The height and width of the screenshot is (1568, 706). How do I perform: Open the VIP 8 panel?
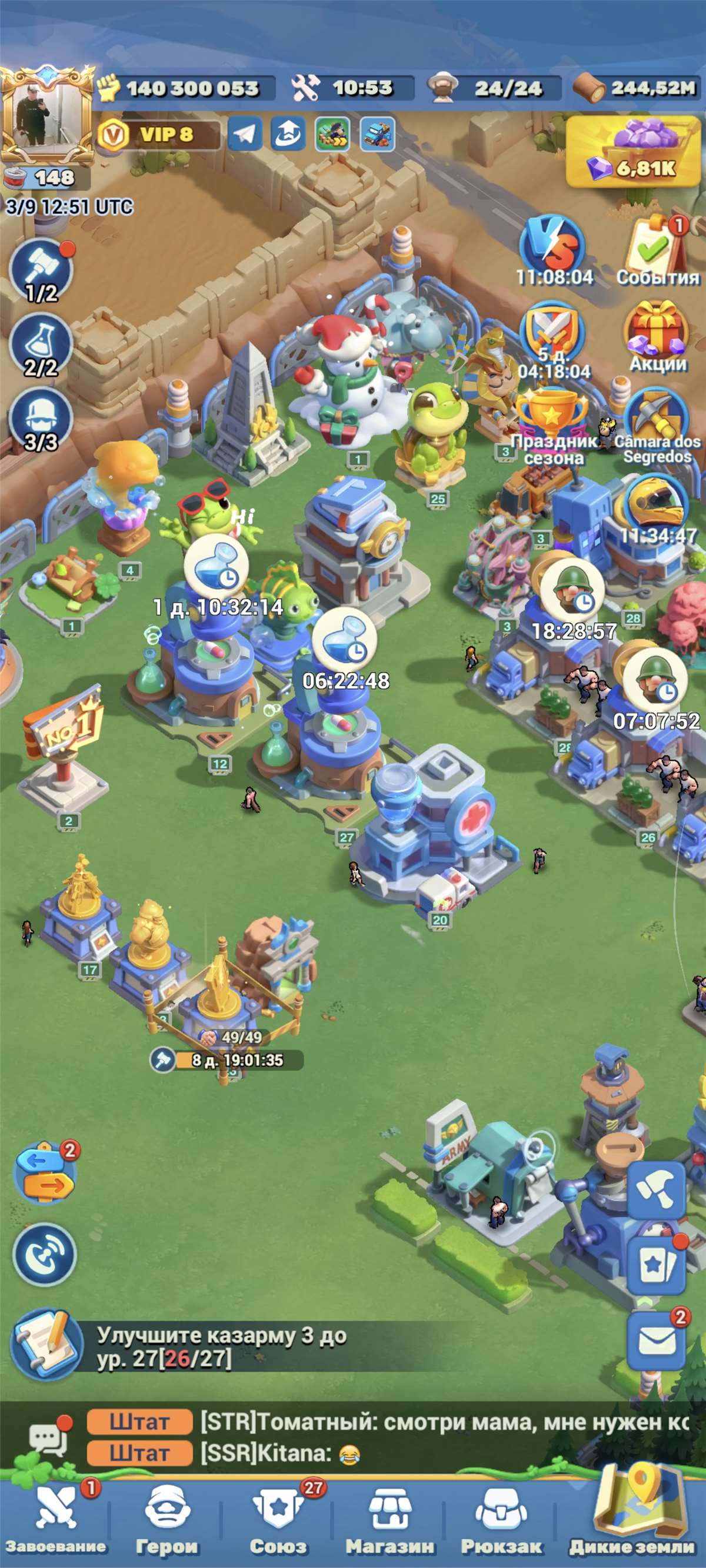[x=159, y=135]
